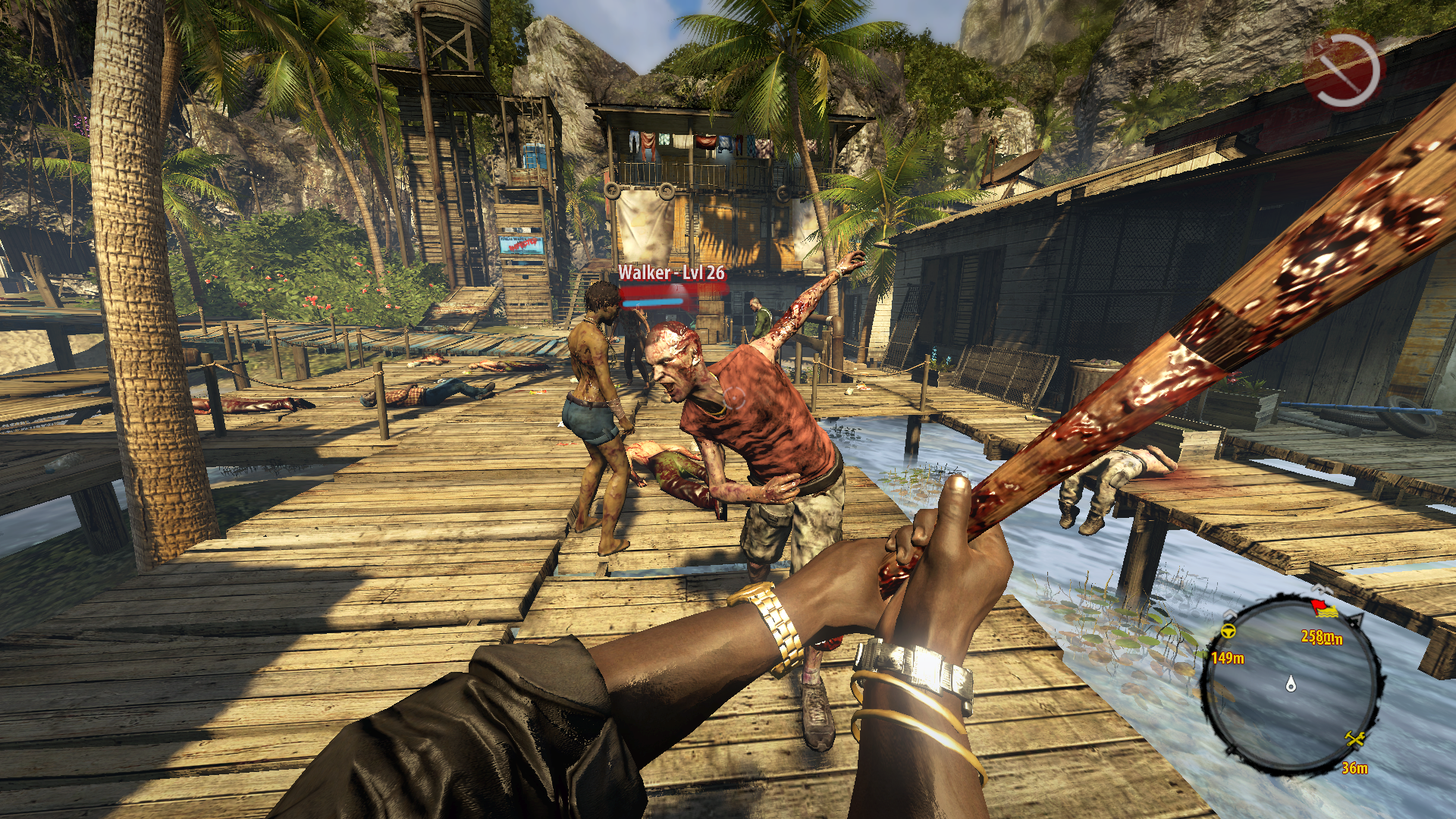The width and height of the screenshot is (1456, 819).
Task: Select the compass triangle on the minimap rim
Action: click(x=1356, y=620)
